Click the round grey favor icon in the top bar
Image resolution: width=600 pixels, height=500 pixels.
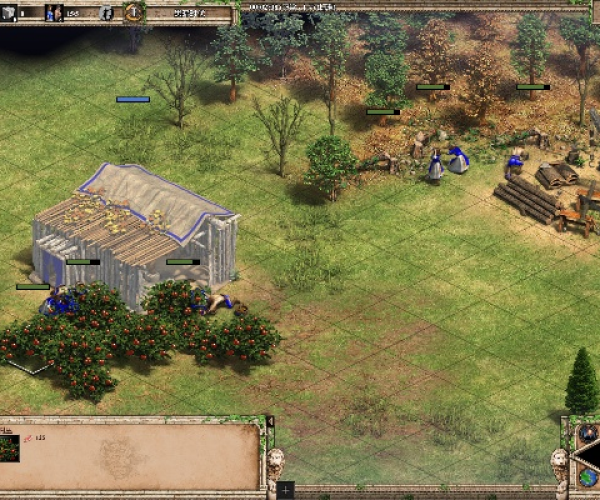107,13
